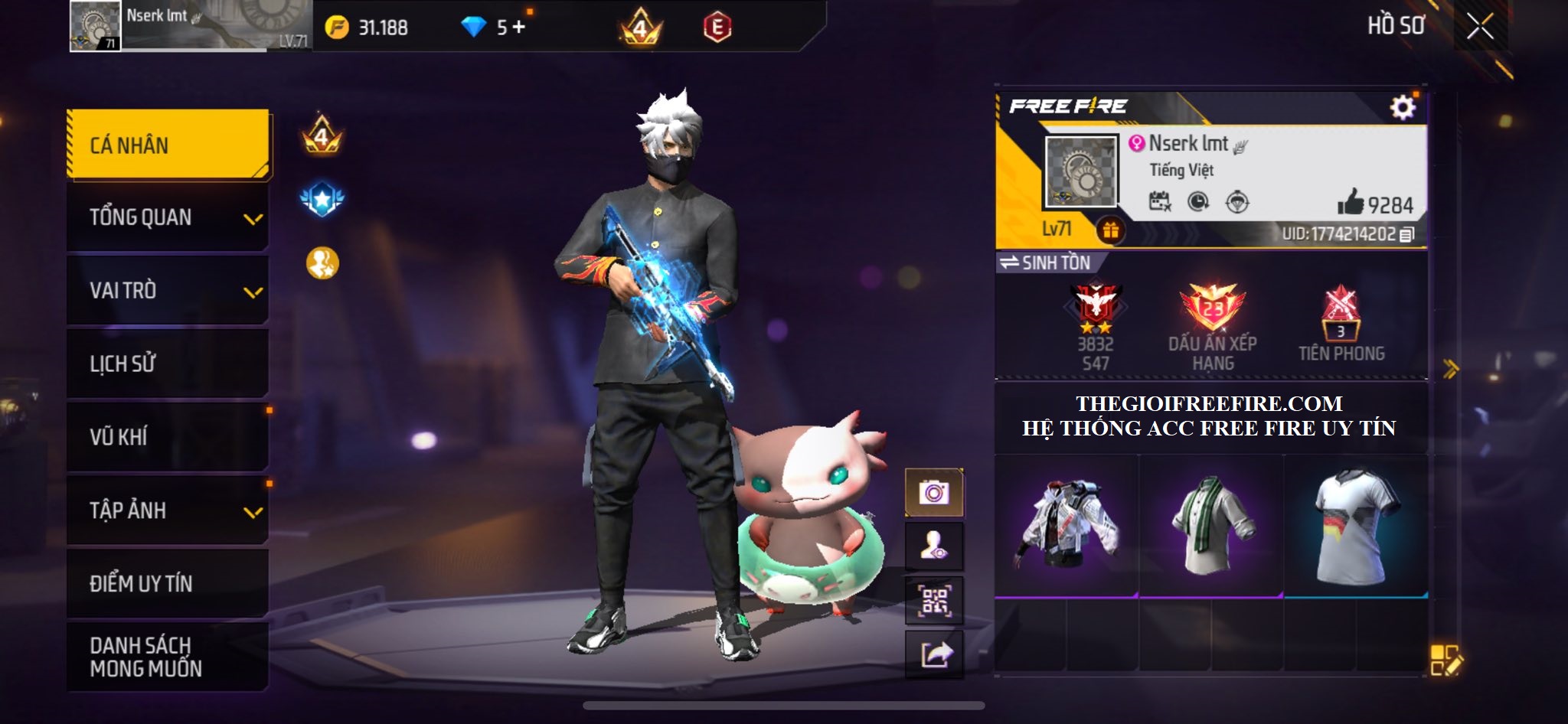Copy the UID number
1568x724 pixels.
(x=1406, y=235)
